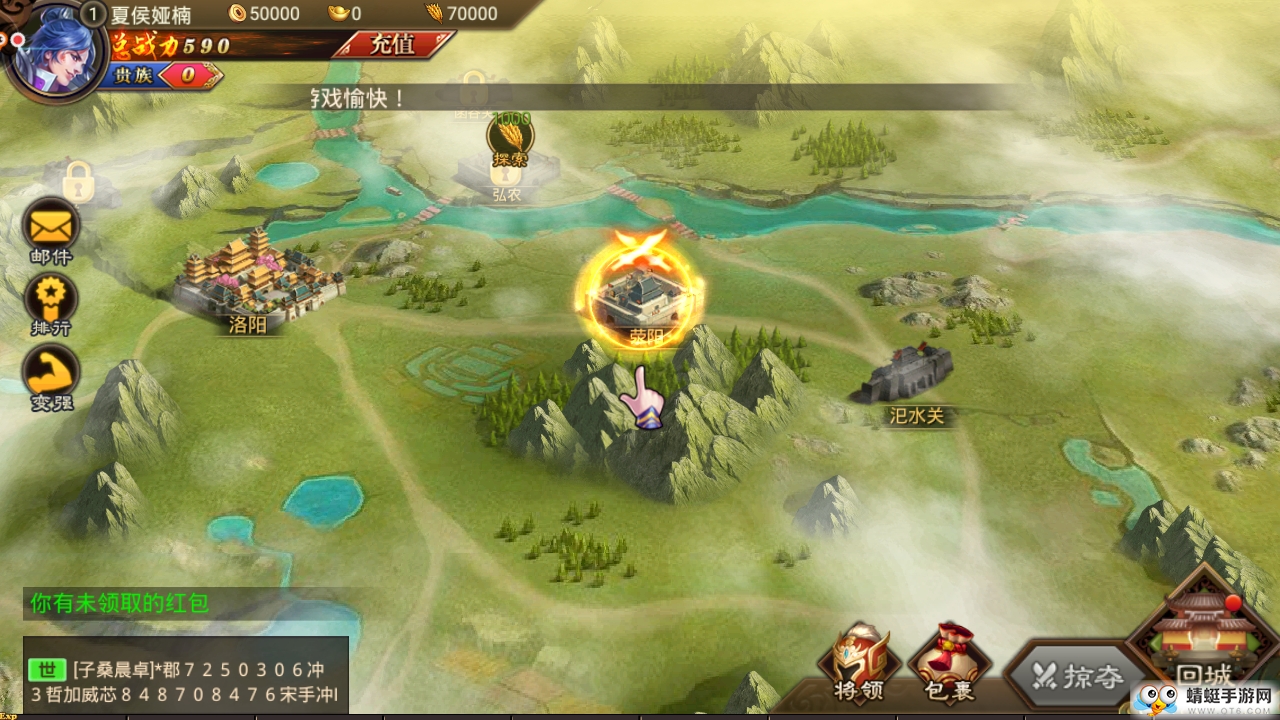
Task: Claim the unclaimed red packet notice
Action: click(119, 603)
